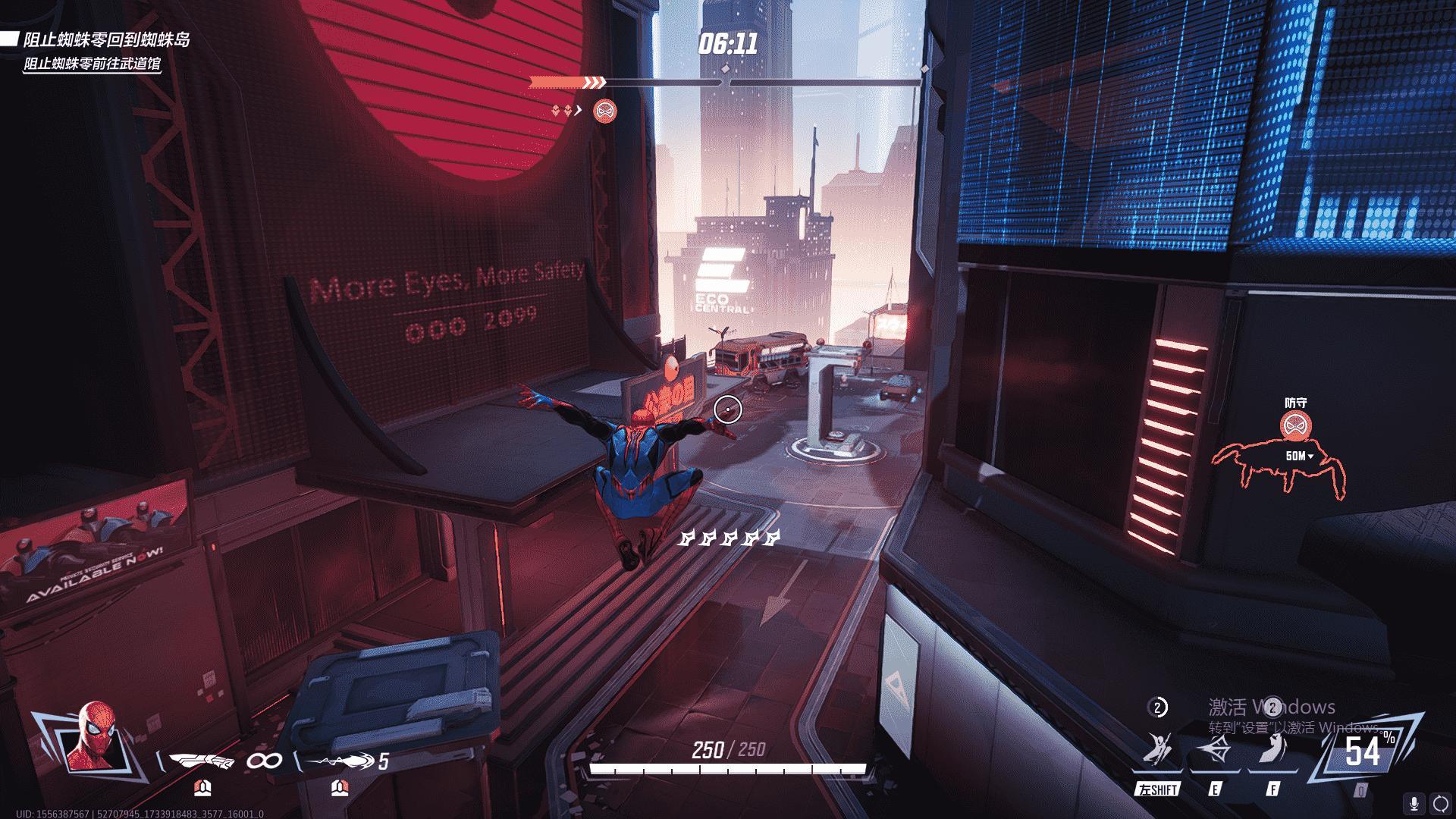Select the web cluster shot weapon icon
This screenshot has height=819, width=1456.
click(x=340, y=760)
